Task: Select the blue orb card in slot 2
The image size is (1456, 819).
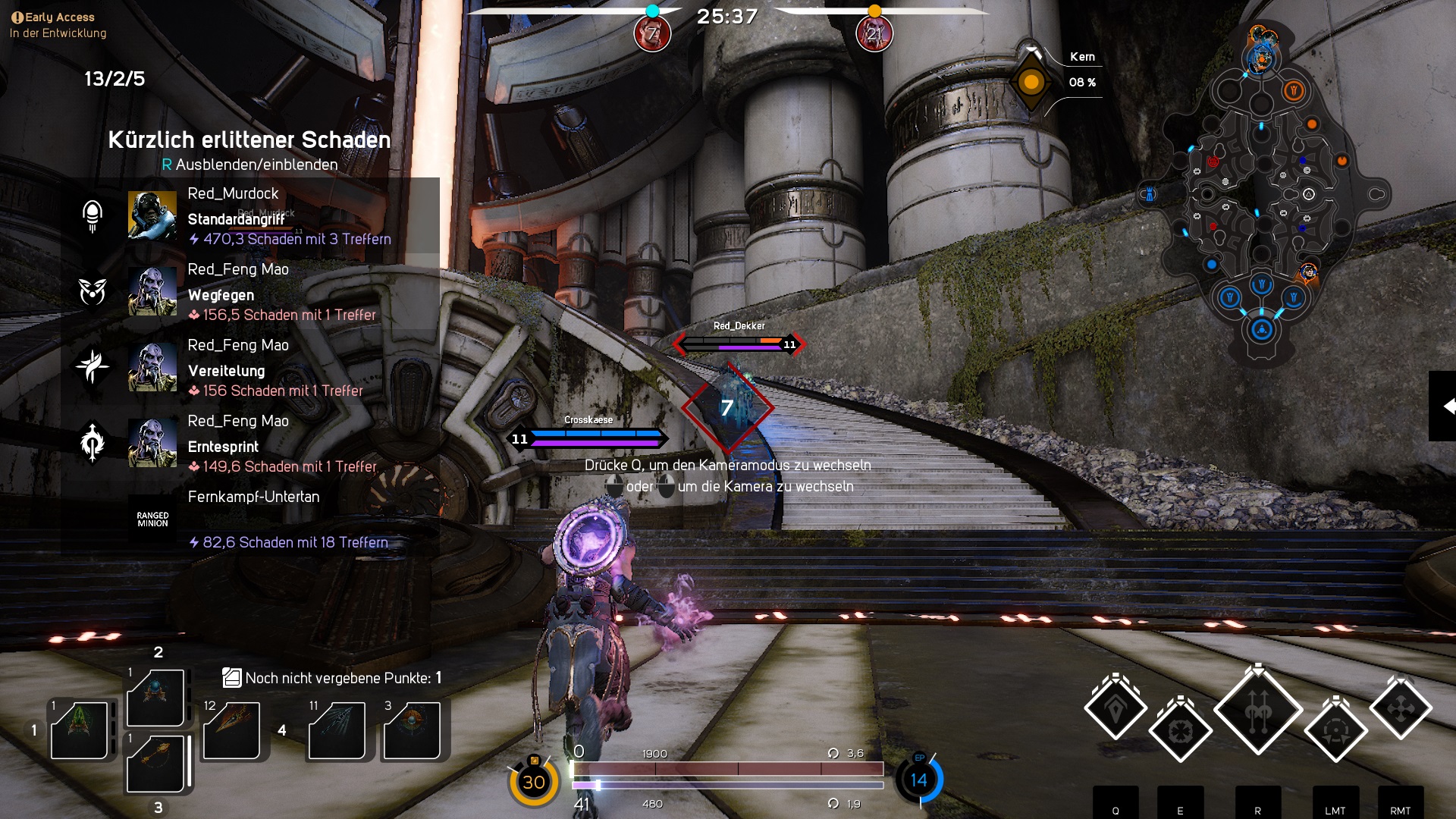Action: point(155,696)
